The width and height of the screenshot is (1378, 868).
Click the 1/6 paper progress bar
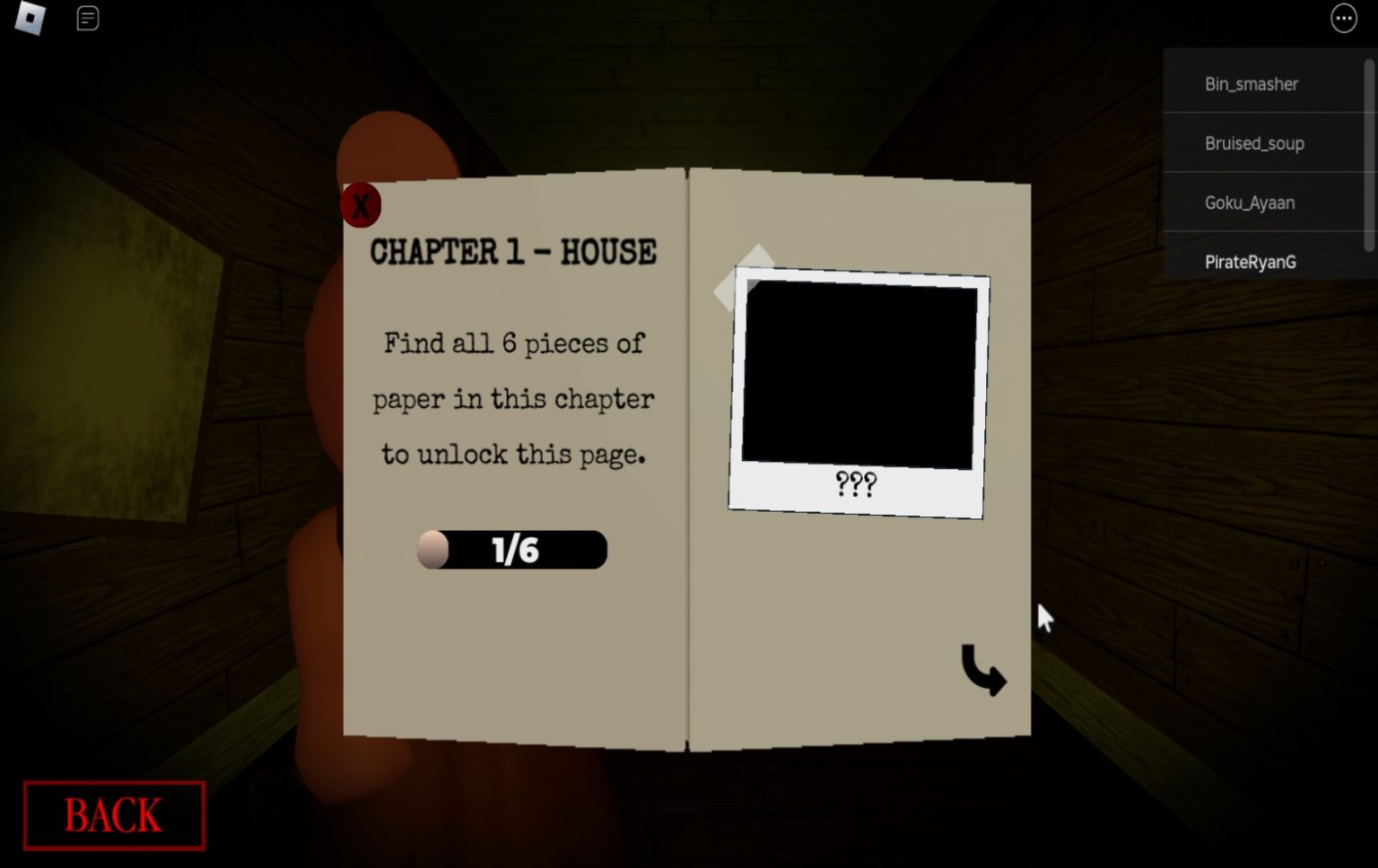tap(512, 550)
